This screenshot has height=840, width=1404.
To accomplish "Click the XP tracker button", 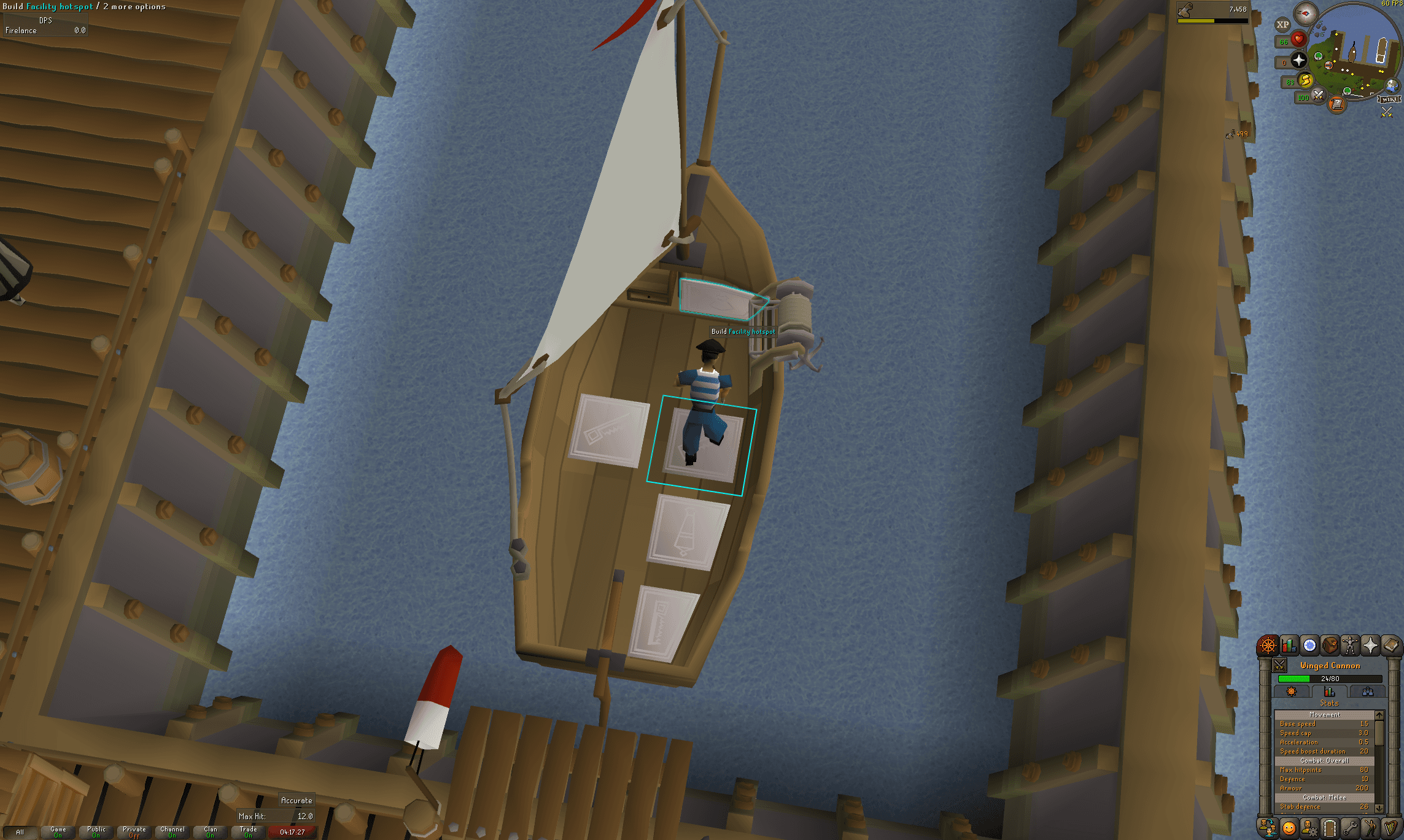I will point(1282,23).
